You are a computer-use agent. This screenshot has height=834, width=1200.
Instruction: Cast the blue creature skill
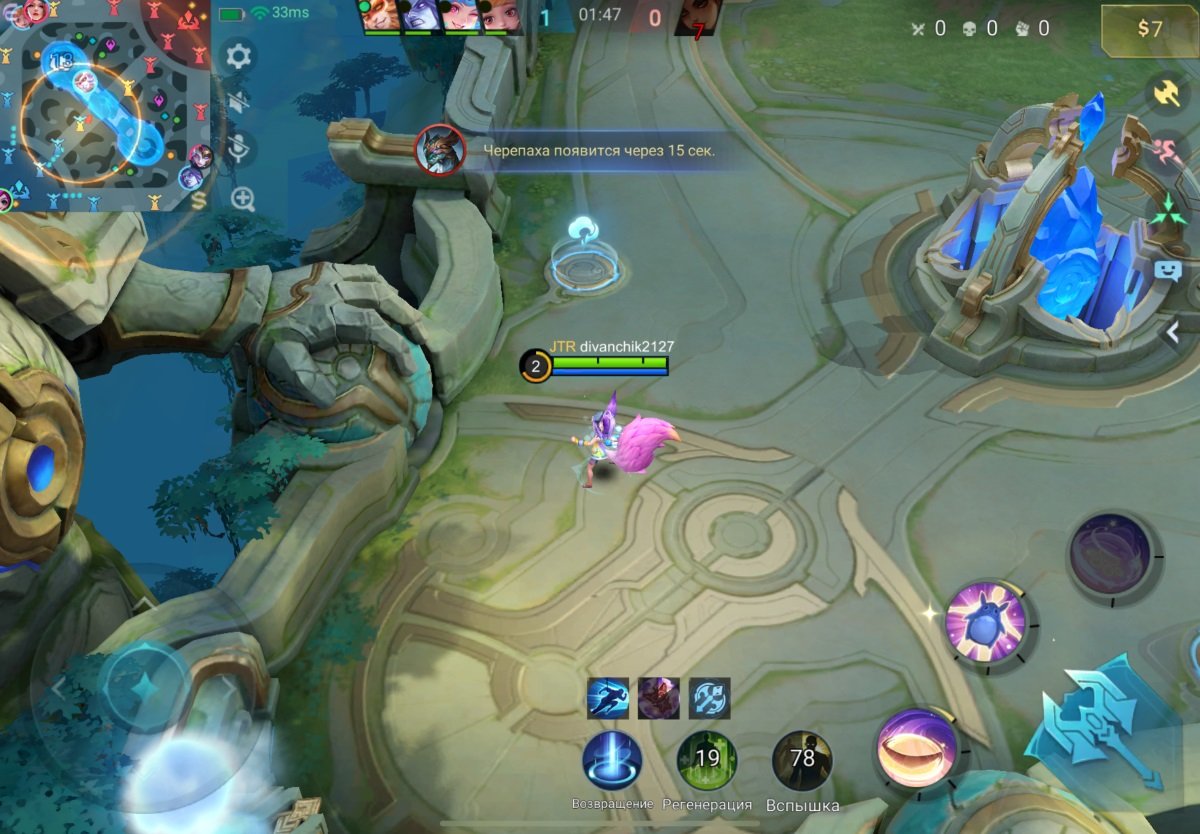coord(986,622)
